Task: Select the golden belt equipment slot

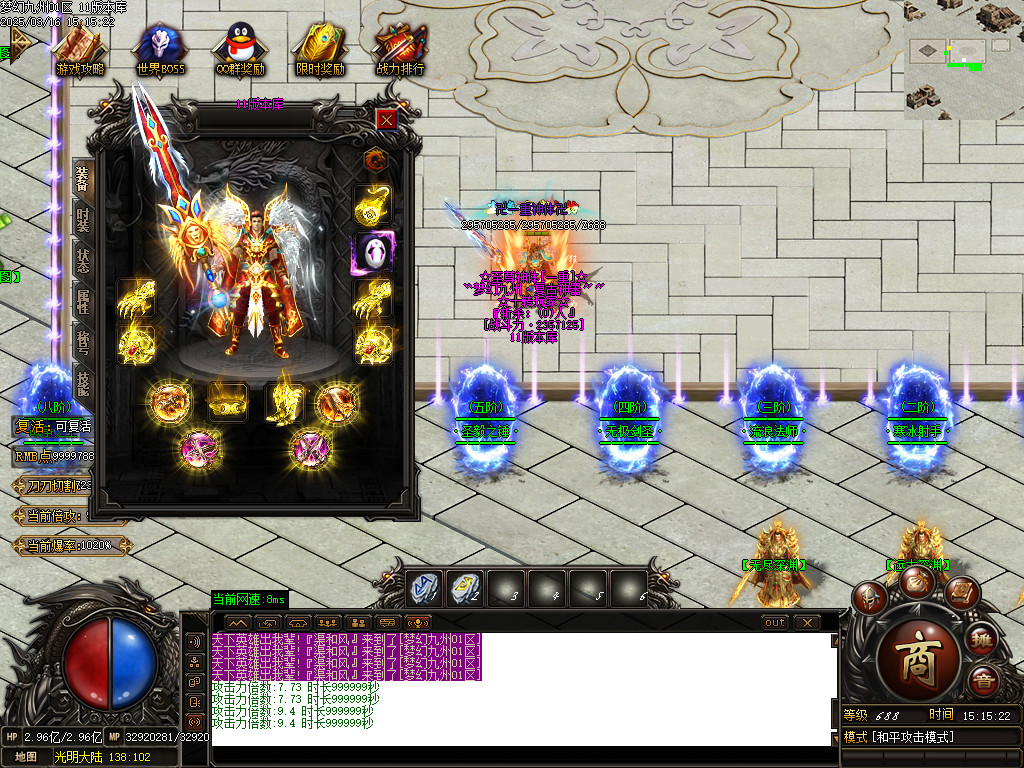Action: (228, 402)
